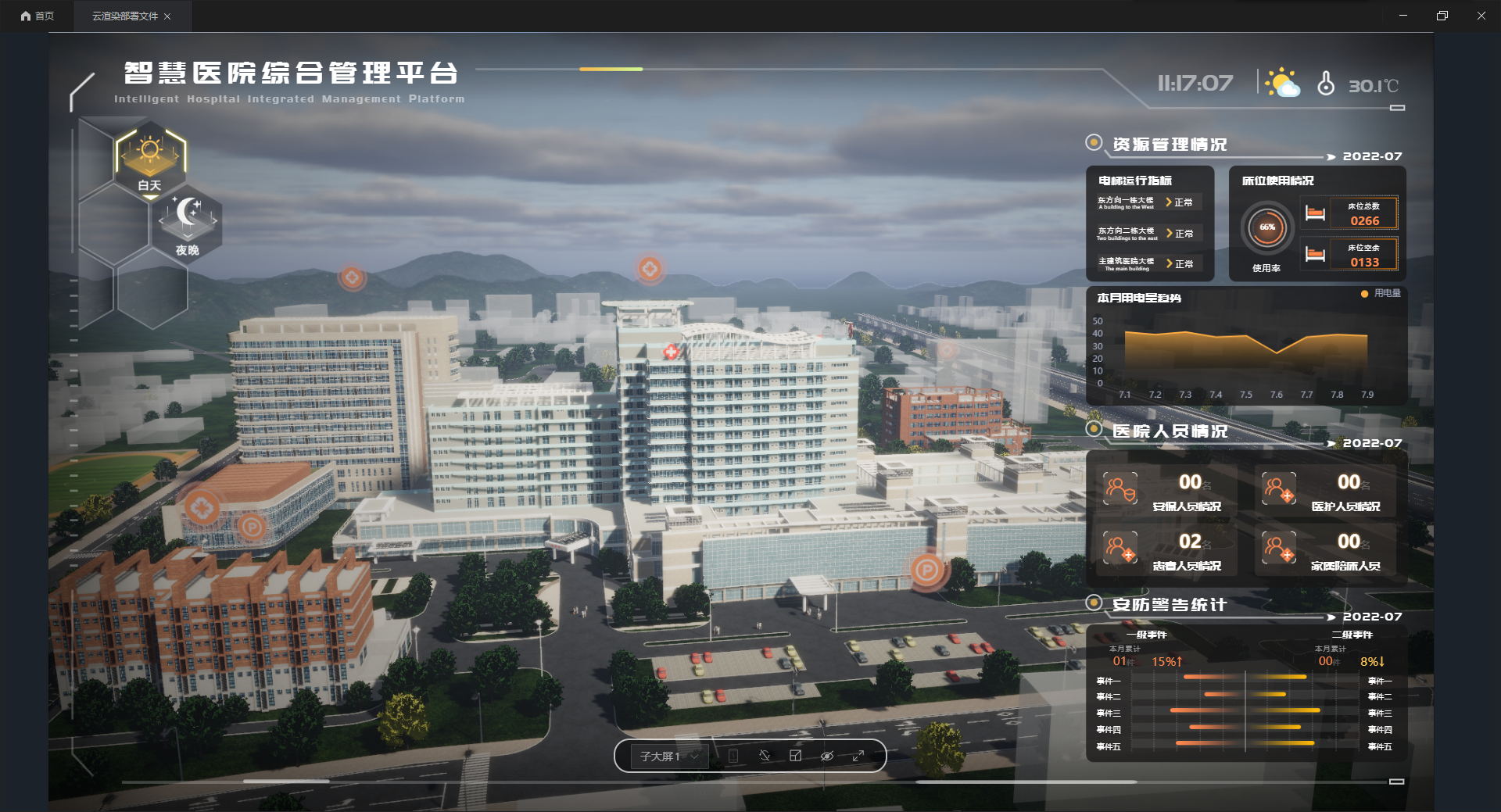Image resolution: width=1501 pixels, height=812 pixels.
Task: Click the phone icon in bottom toolbar
Action: click(733, 756)
